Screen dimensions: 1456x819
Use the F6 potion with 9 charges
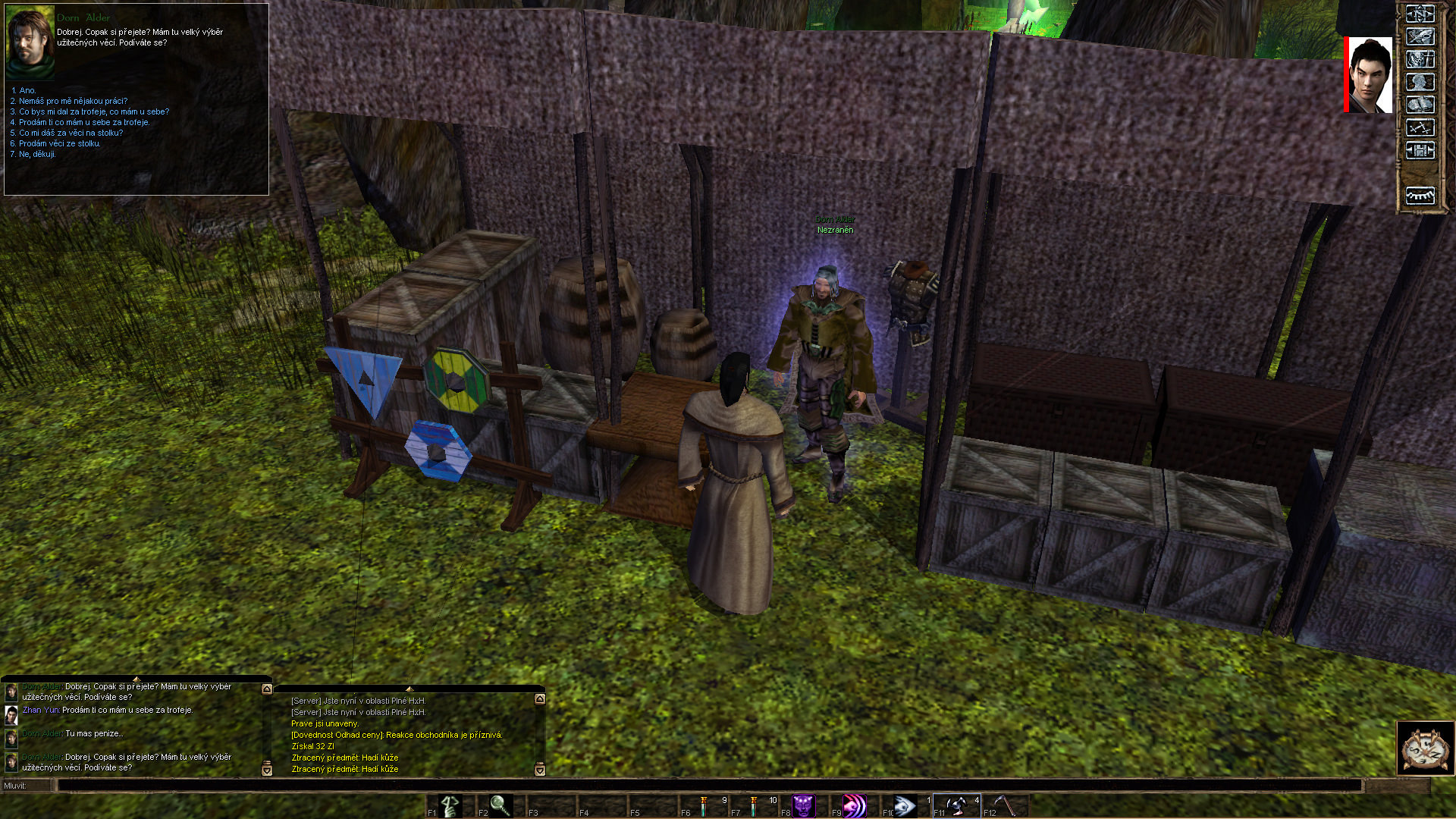(704, 805)
